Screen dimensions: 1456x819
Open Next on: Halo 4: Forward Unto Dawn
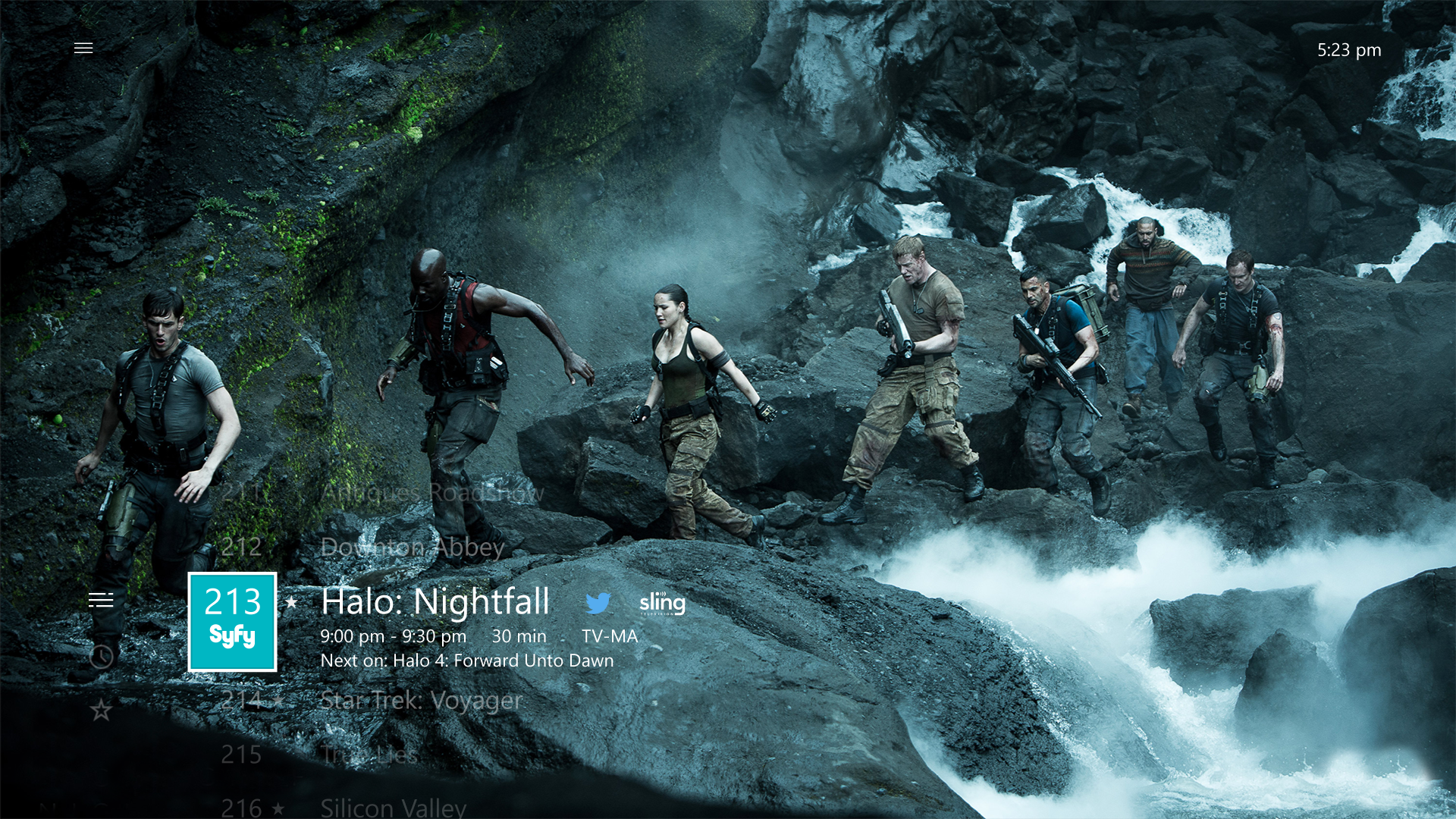[467, 661]
